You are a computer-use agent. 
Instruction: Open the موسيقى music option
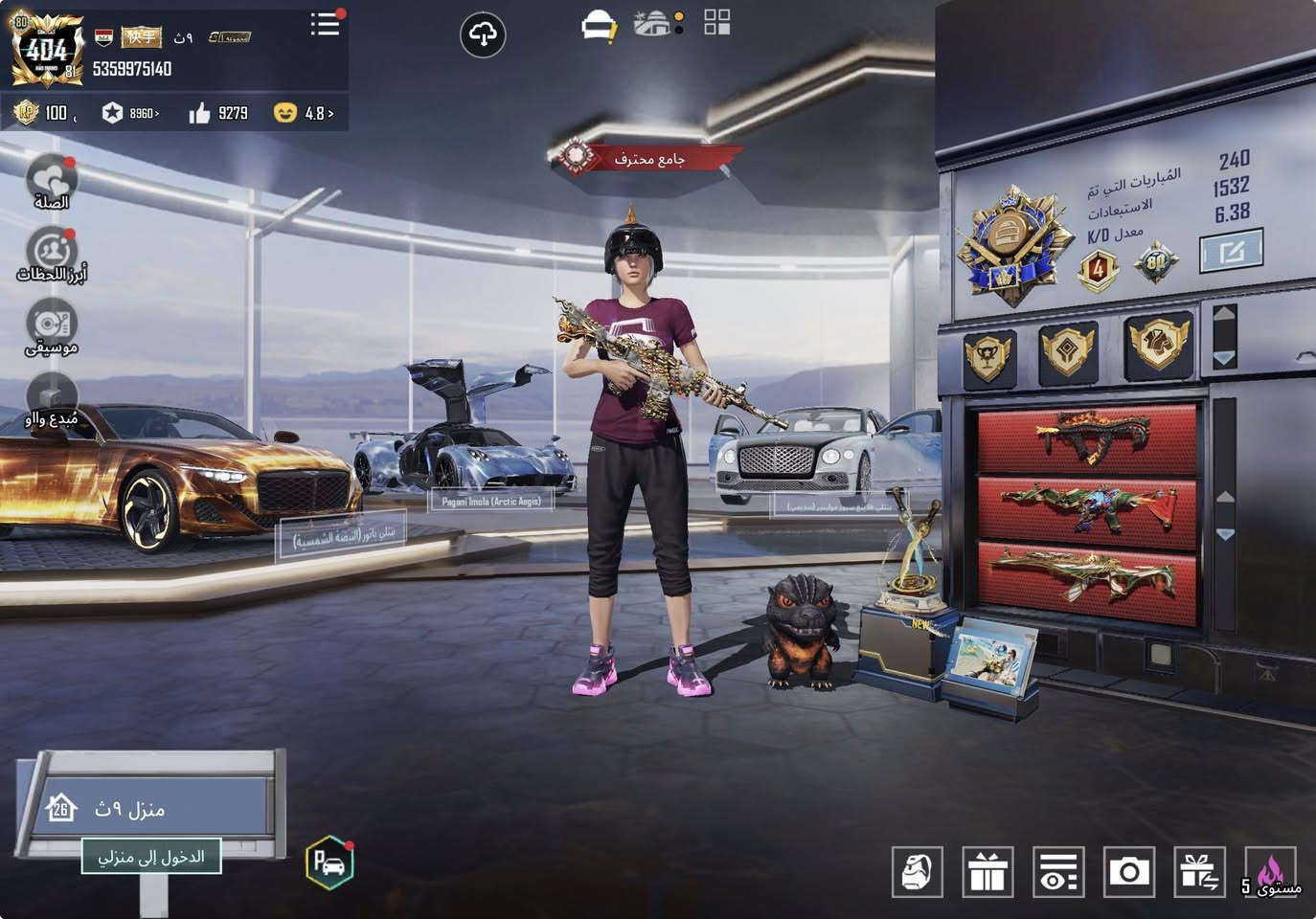pyautogui.click(x=51, y=327)
